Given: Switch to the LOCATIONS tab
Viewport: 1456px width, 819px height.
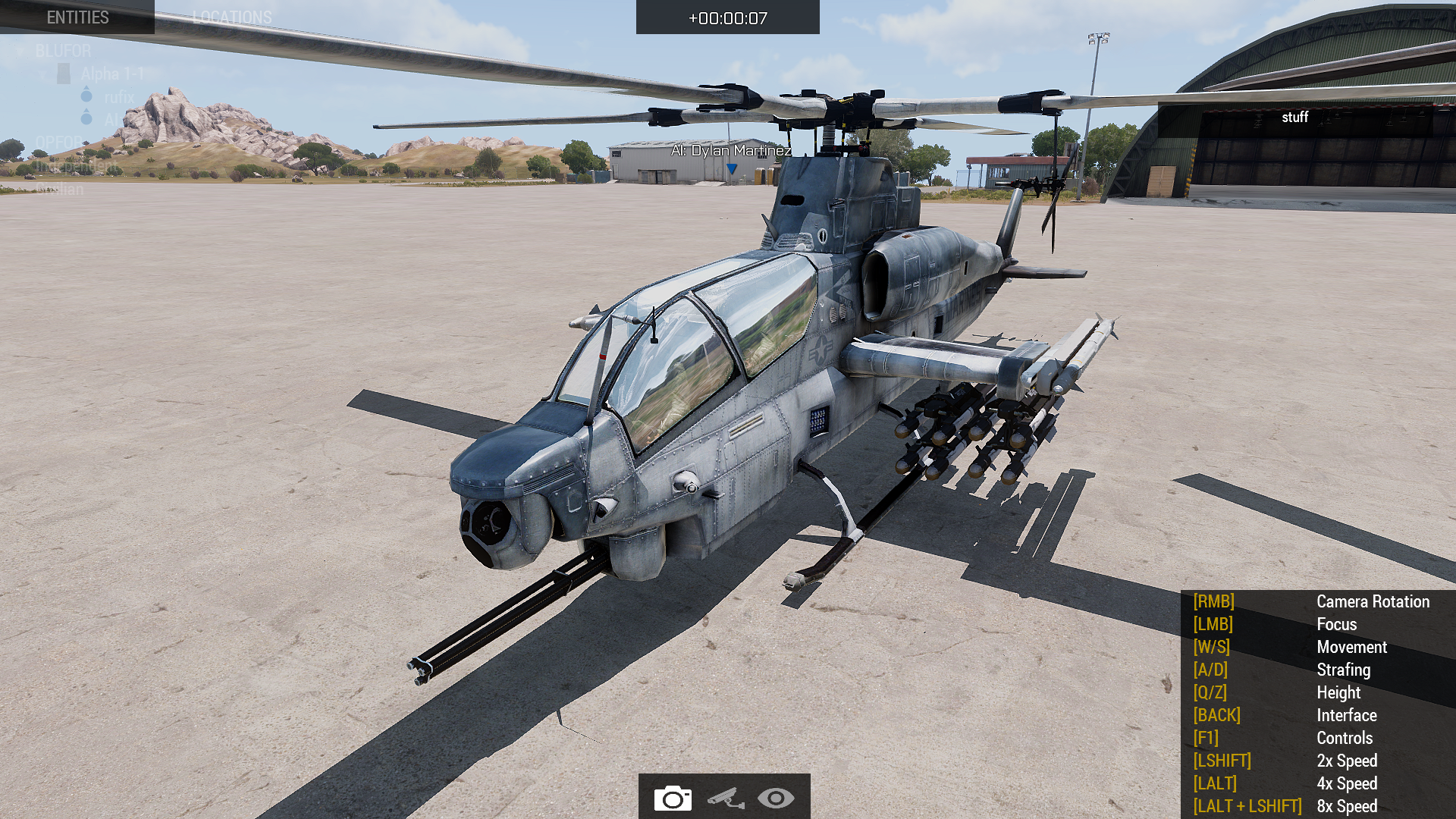Looking at the screenshot, I should (x=232, y=17).
